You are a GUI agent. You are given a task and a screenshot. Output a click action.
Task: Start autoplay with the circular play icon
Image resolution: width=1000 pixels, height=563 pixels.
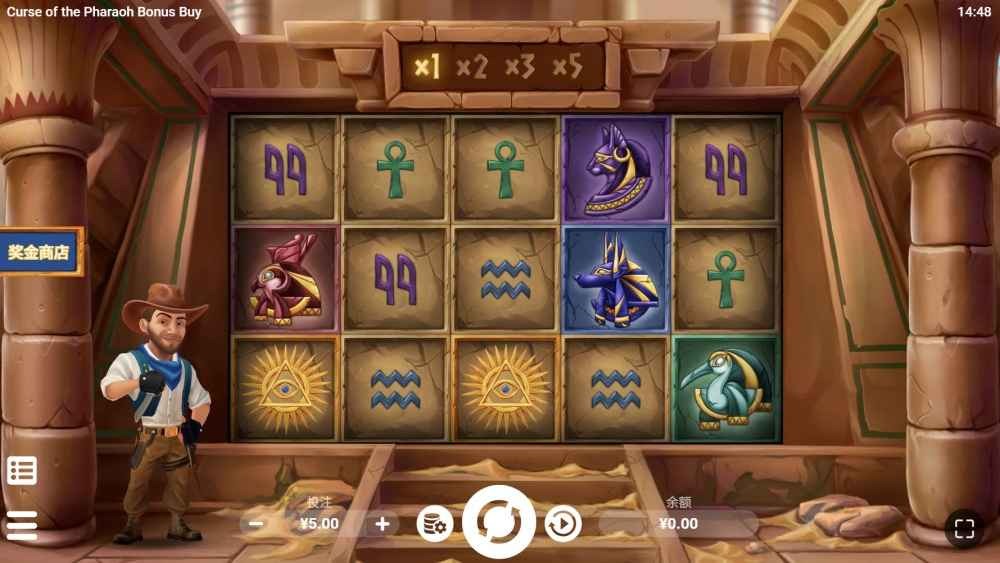563,523
